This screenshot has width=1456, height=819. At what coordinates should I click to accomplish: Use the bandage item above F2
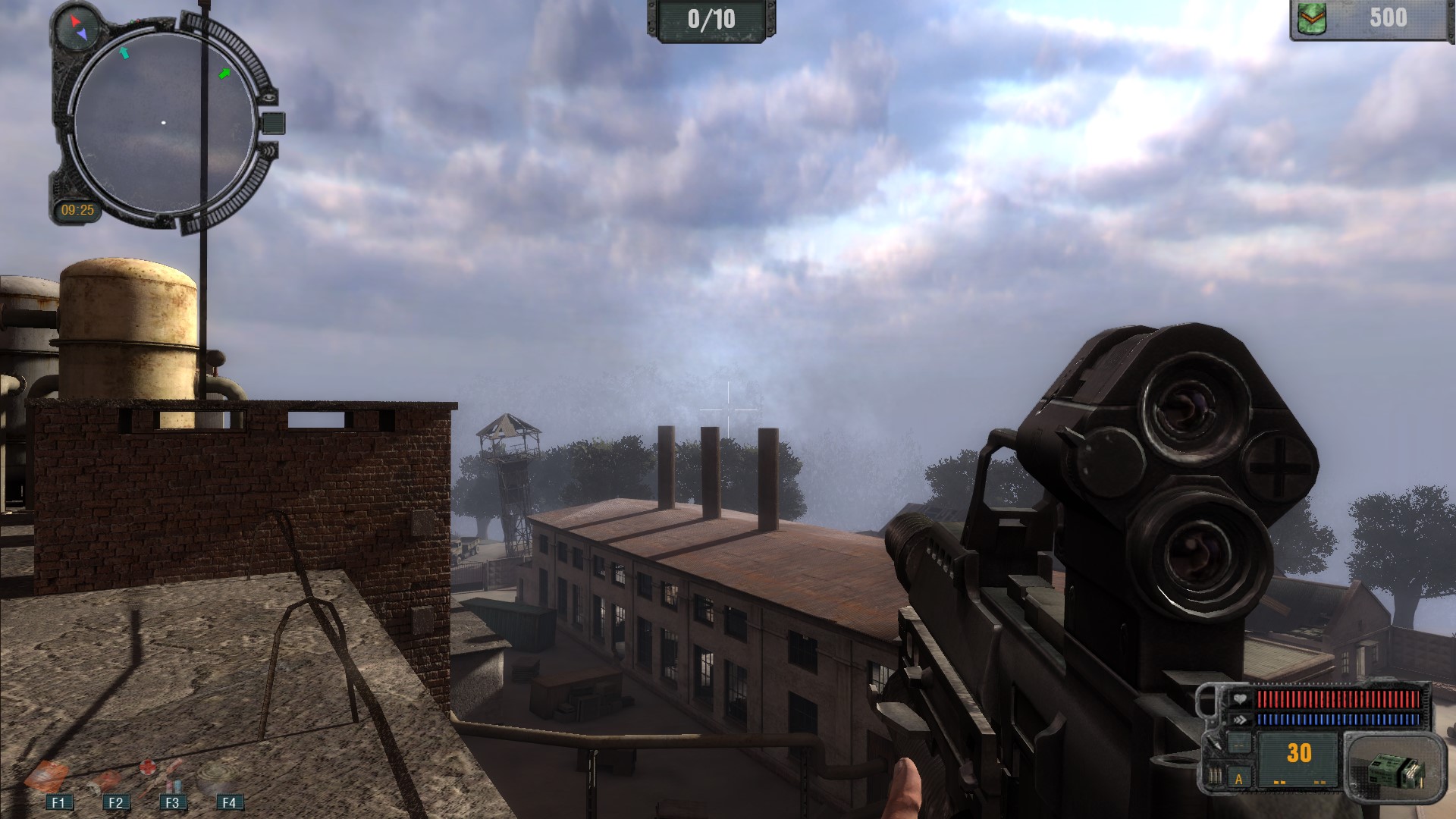(106, 779)
